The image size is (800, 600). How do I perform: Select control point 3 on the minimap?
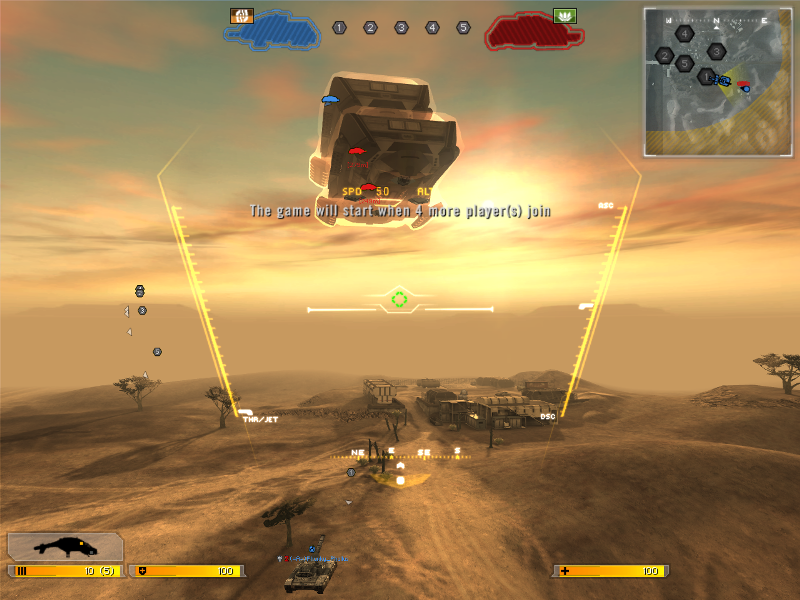pos(716,51)
